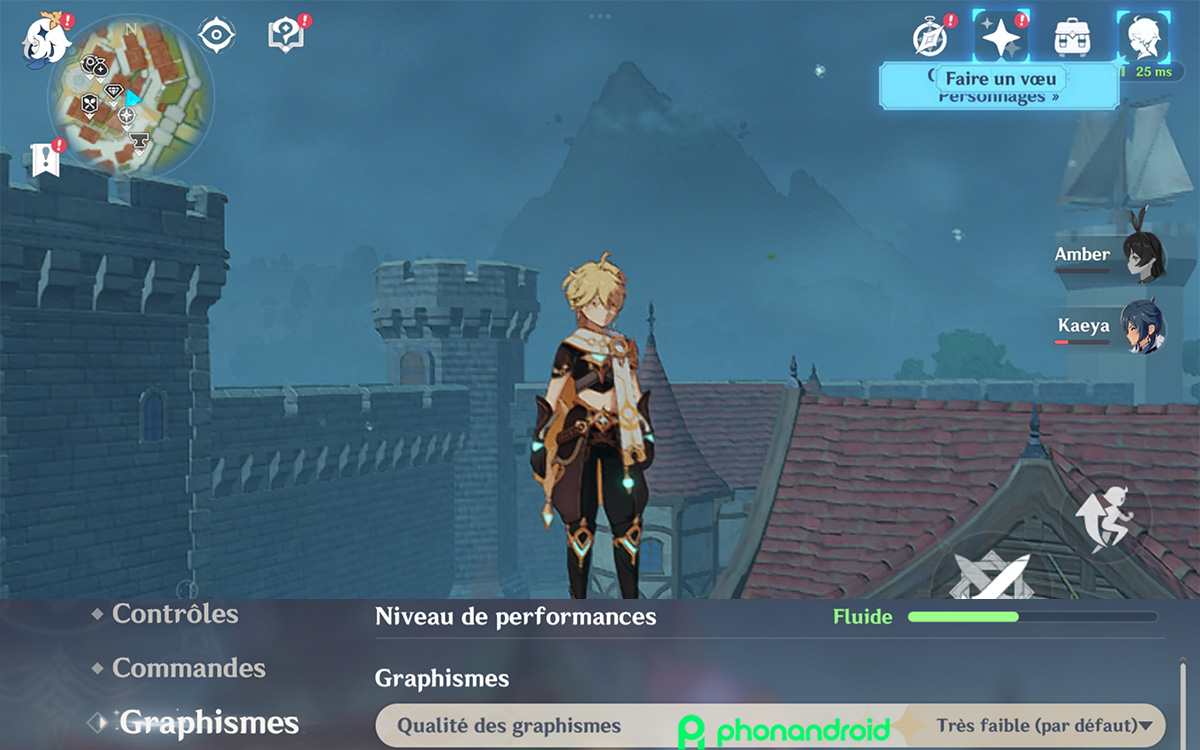Open the Paimon menu icon

pyautogui.click(x=46, y=38)
